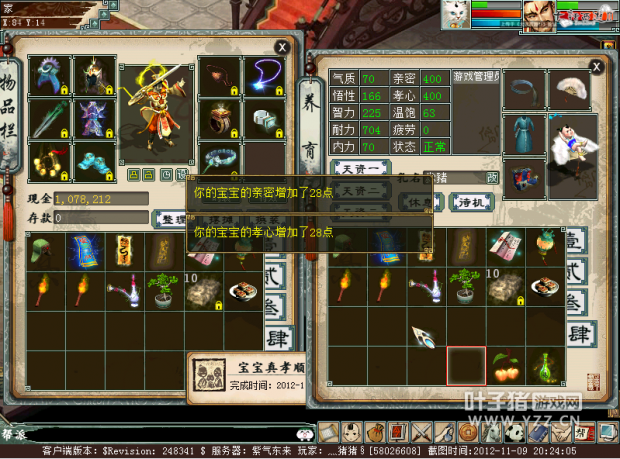Screen dimensions: 620x459
Task: Select the 天资一 talent button
Action: pos(359,170)
